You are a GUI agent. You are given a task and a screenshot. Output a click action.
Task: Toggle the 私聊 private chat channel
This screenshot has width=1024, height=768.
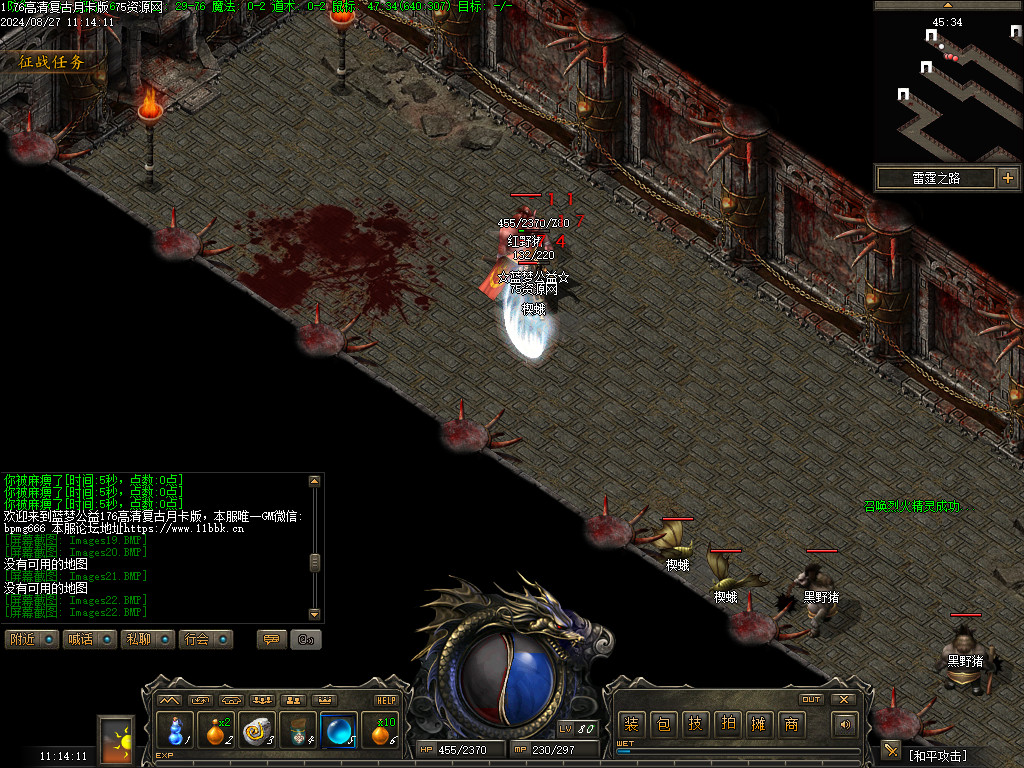[x=147, y=639]
